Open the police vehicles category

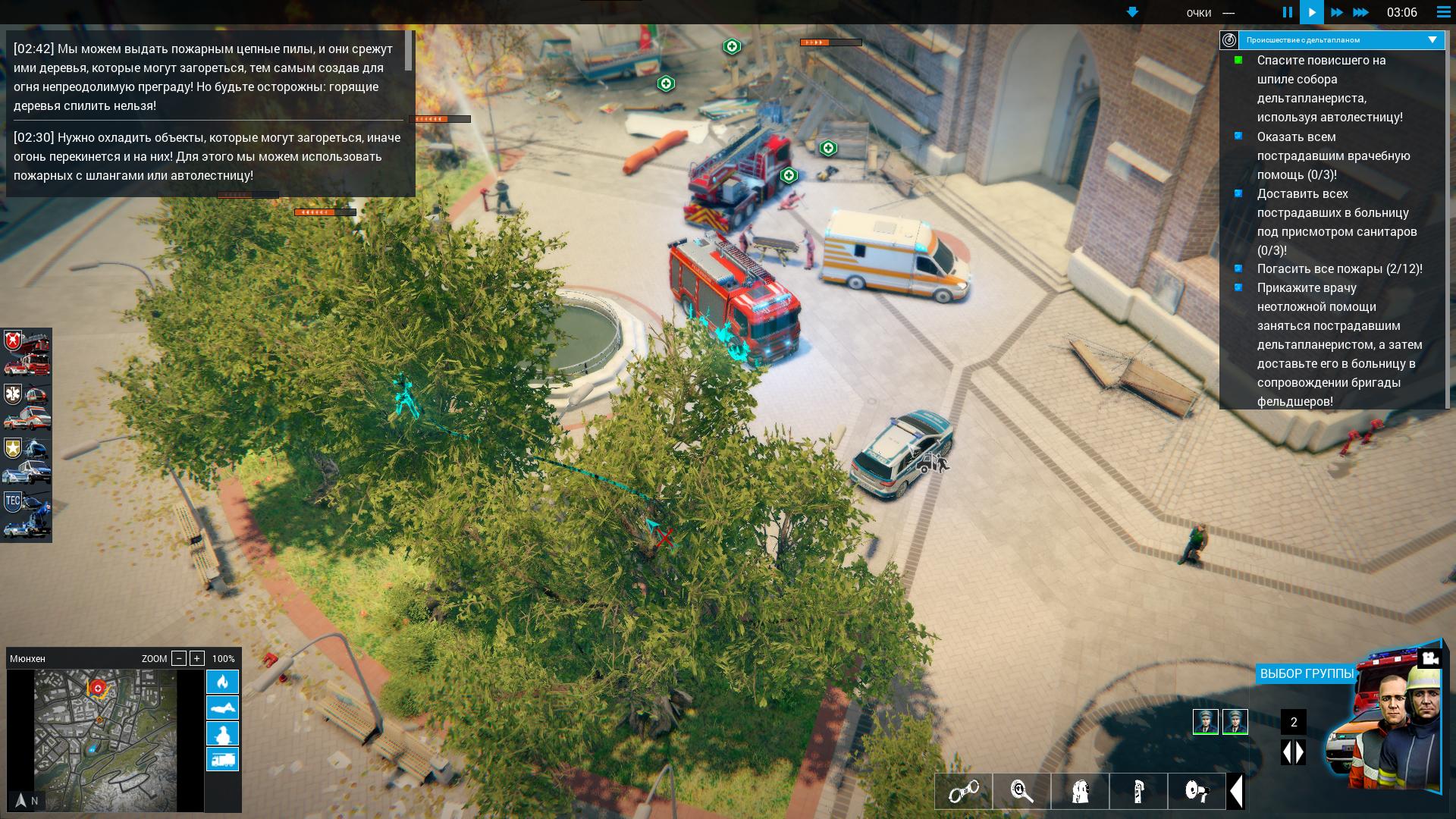point(27,460)
